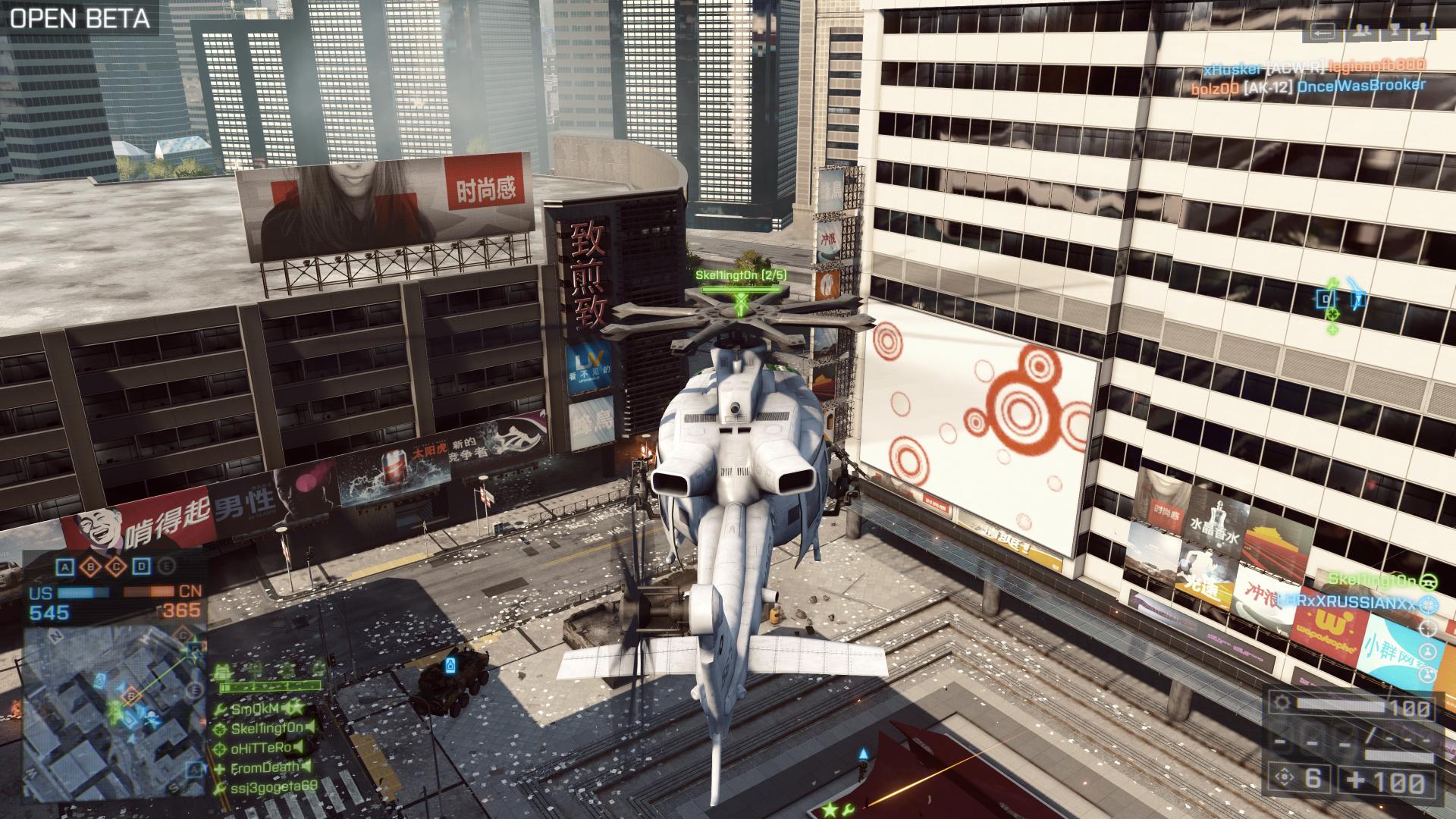Click the back arrow button in the top bar
1456x819 pixels.
tap(1322, 32)
